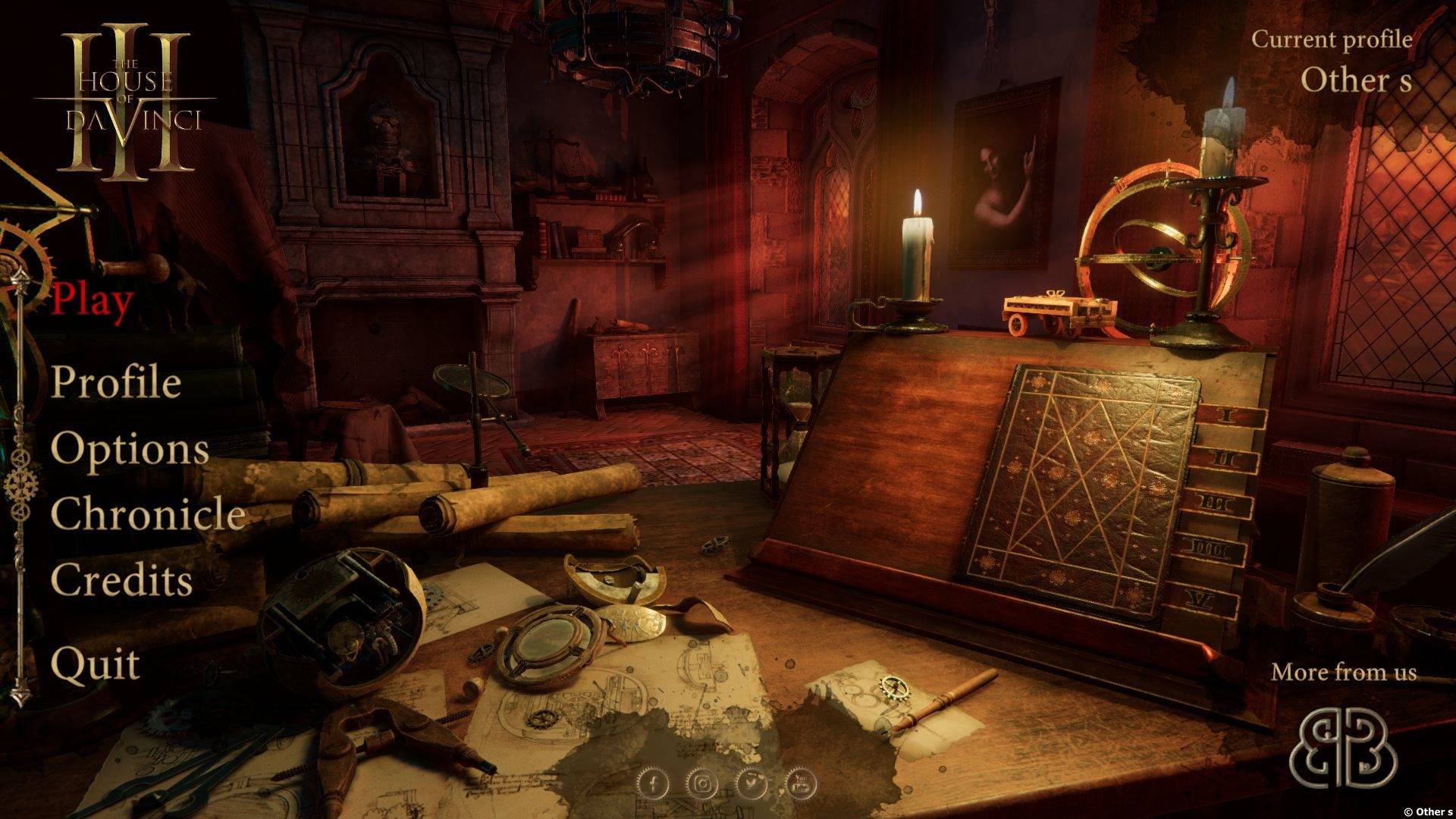The height and width of the screenshot is (819, 1456).
Task: Visit the Instagram social icon
Action: (703, 784)
